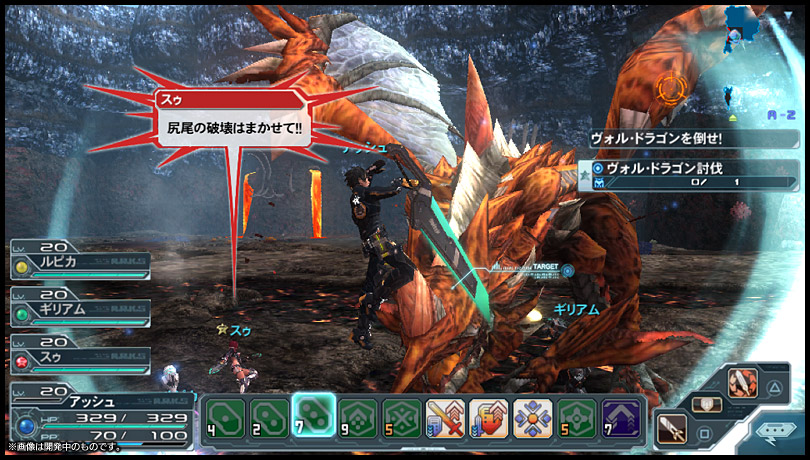
Task: Activate the blue snowflake burst skill
Action: [532, 417]
